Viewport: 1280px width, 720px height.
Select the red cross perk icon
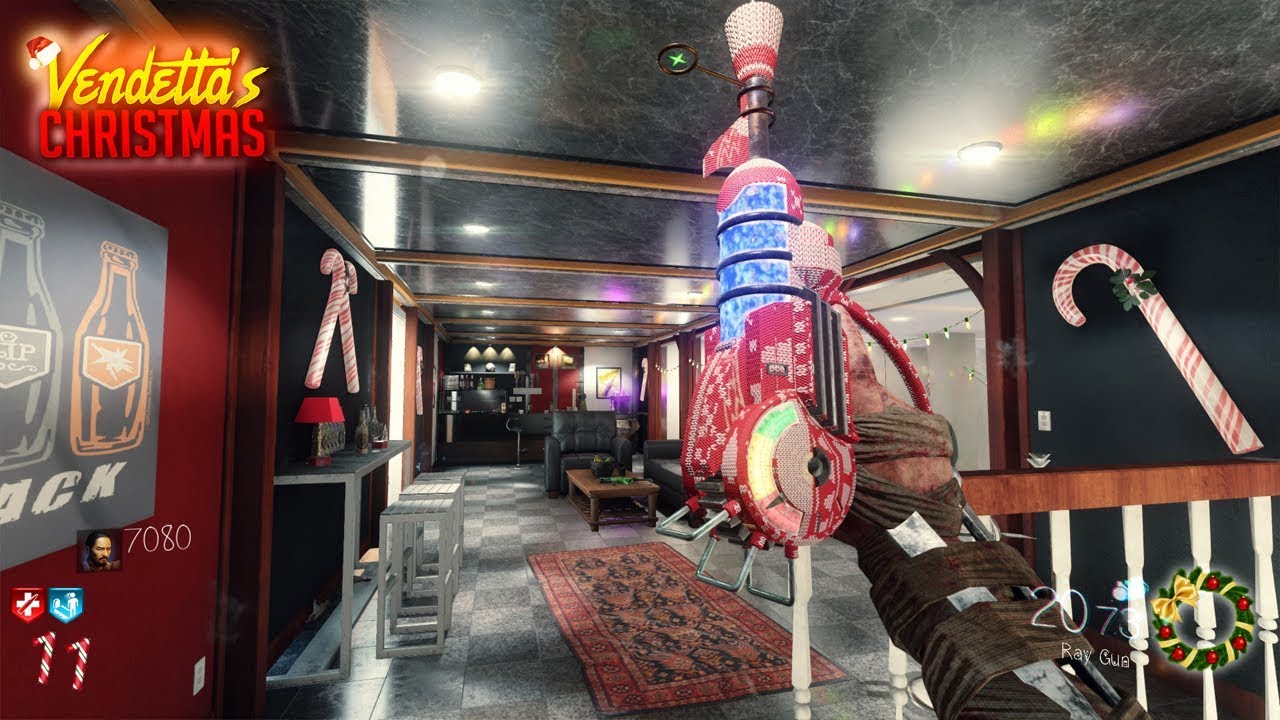point(29,604)
